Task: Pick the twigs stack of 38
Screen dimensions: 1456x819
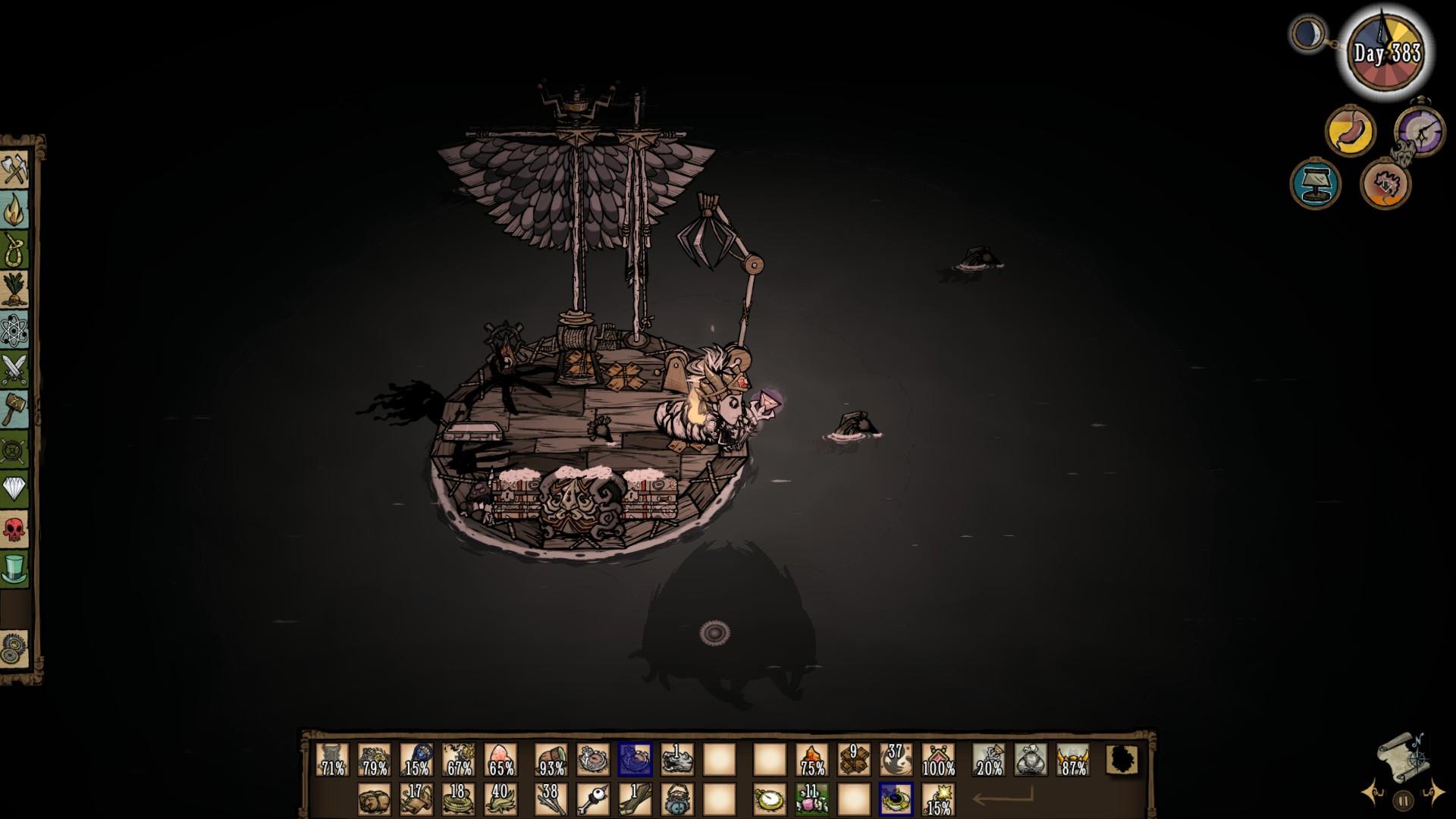Action: (x=551, y=800)
